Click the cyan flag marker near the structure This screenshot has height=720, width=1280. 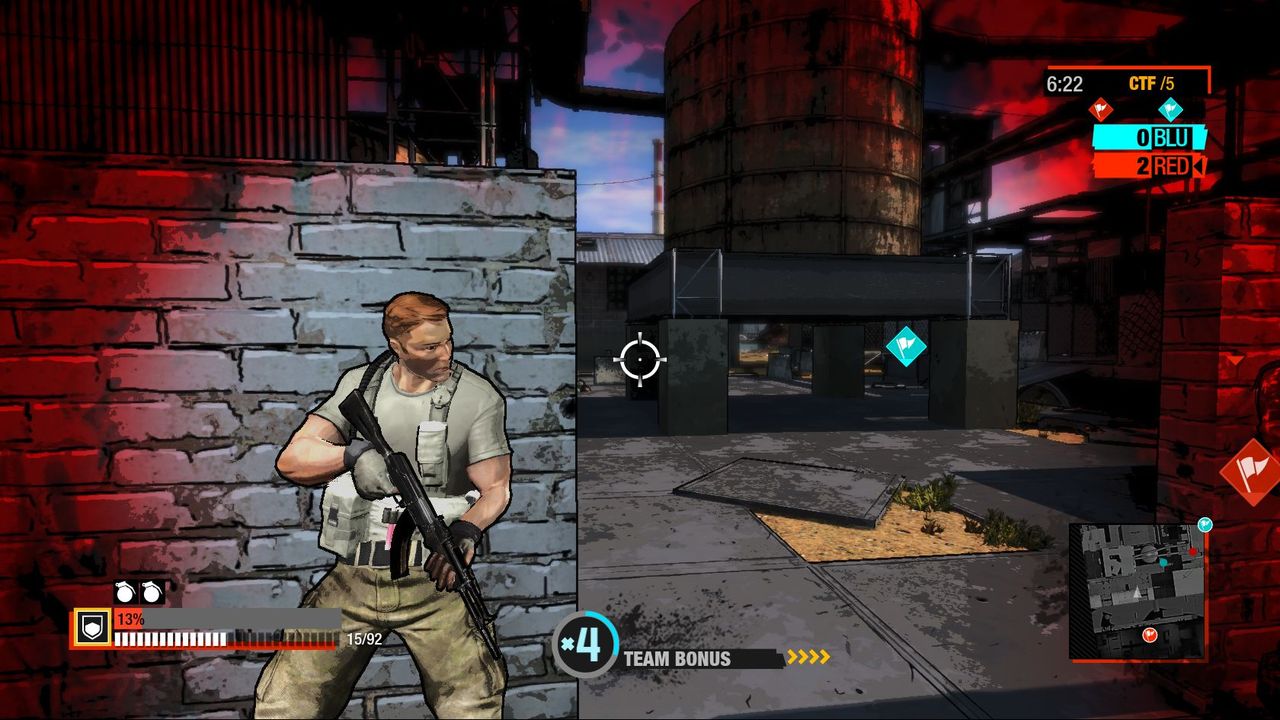[x=906, y=348]
